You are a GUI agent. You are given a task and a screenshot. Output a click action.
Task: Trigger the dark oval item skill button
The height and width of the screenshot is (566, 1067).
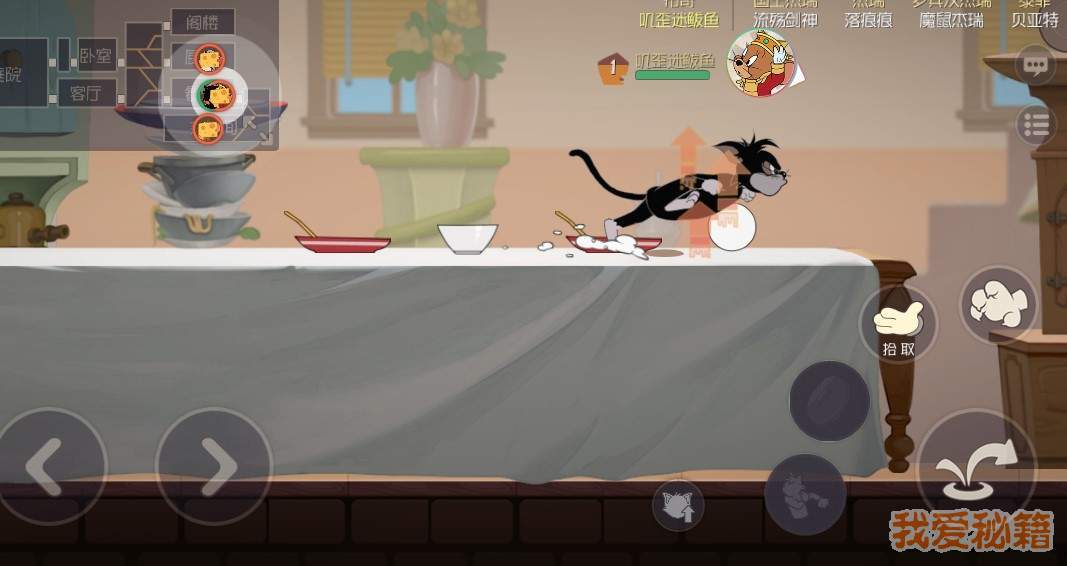pyautogui.click(x=829, y=400)
